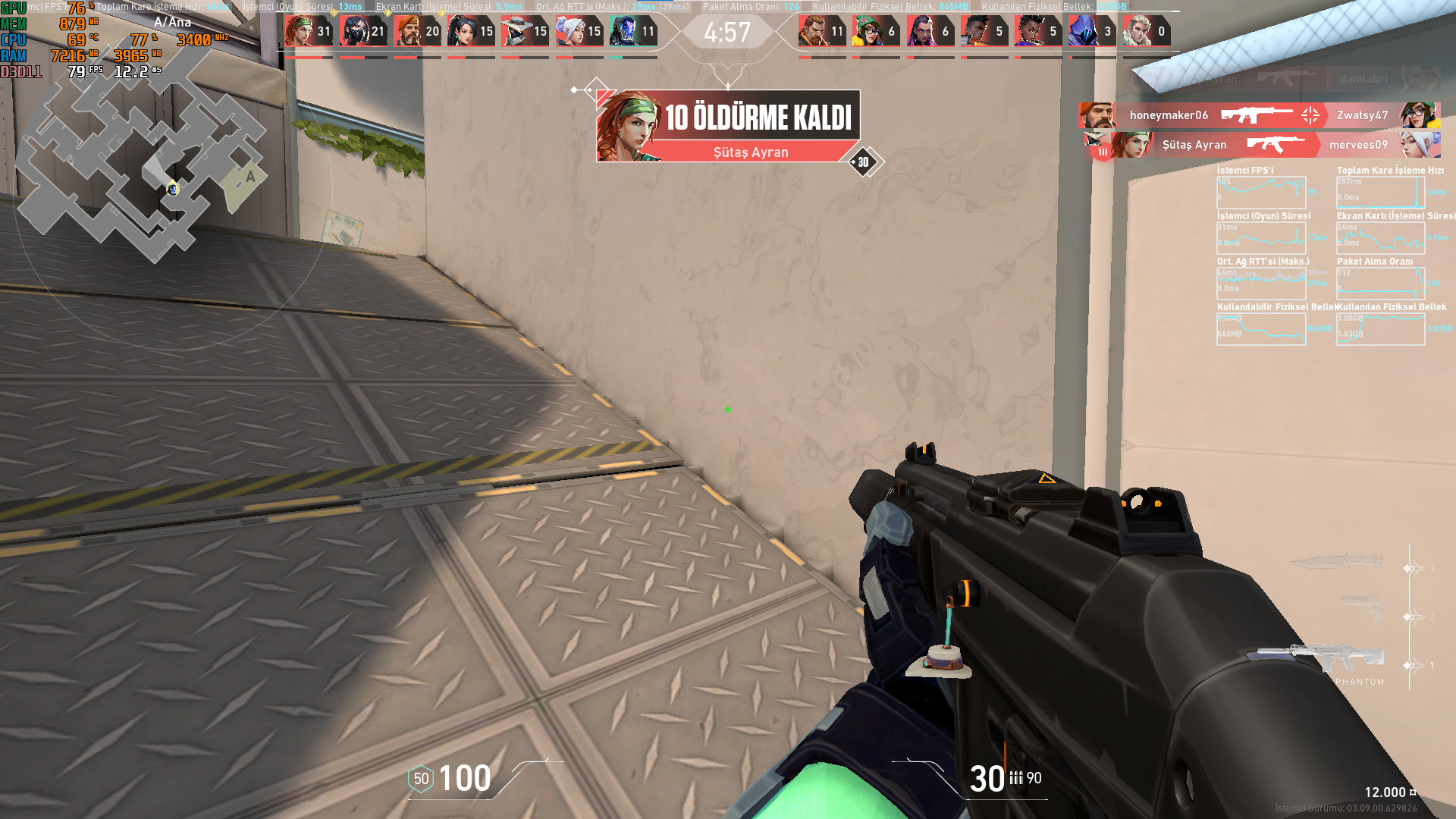1456x819 pixels.
Task: Switch to the knife weapon slot
Action: coord(1336,563)
